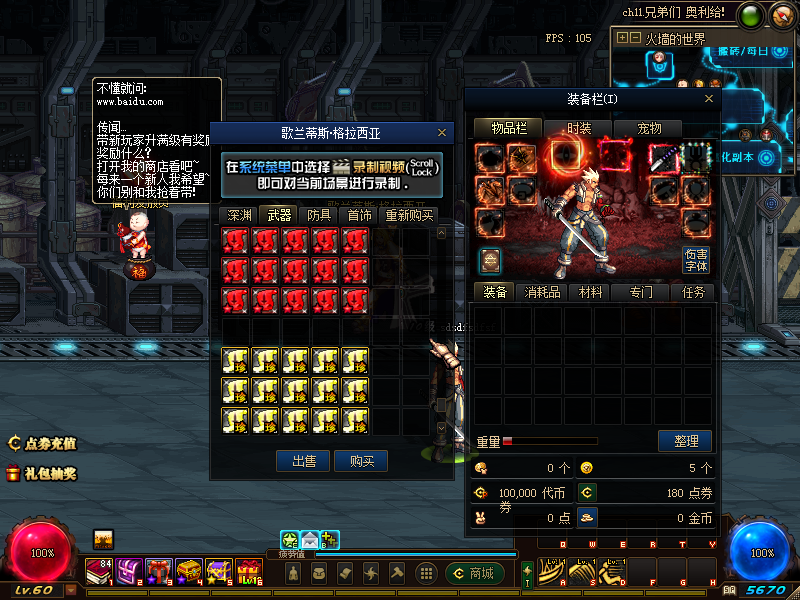The image size is (800, 600).
Task: Select the 首饰 shop tab
Action: [x=359, y=215]
